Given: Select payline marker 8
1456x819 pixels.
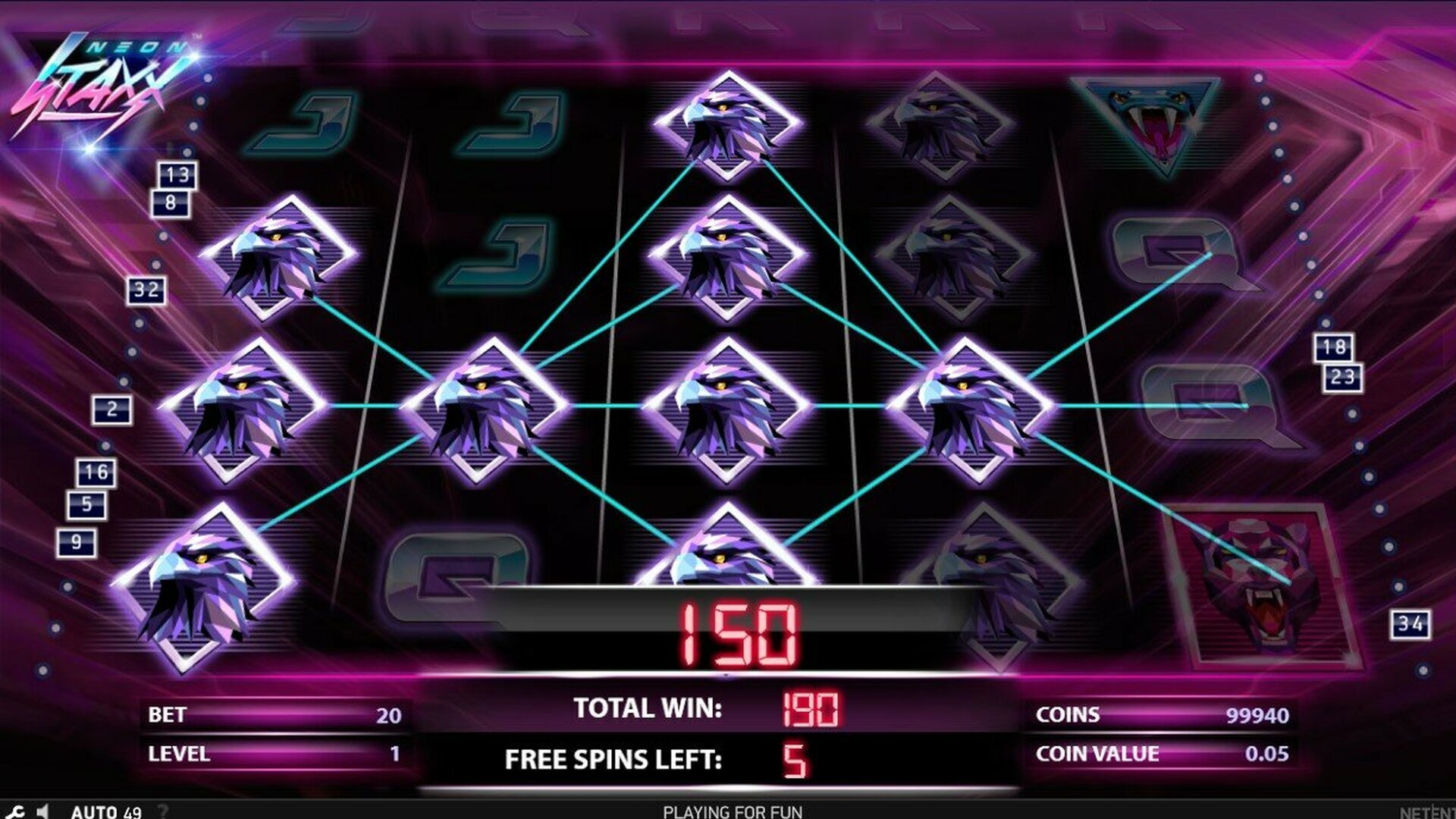Looking at the screenshot, I should pos(171,202).
